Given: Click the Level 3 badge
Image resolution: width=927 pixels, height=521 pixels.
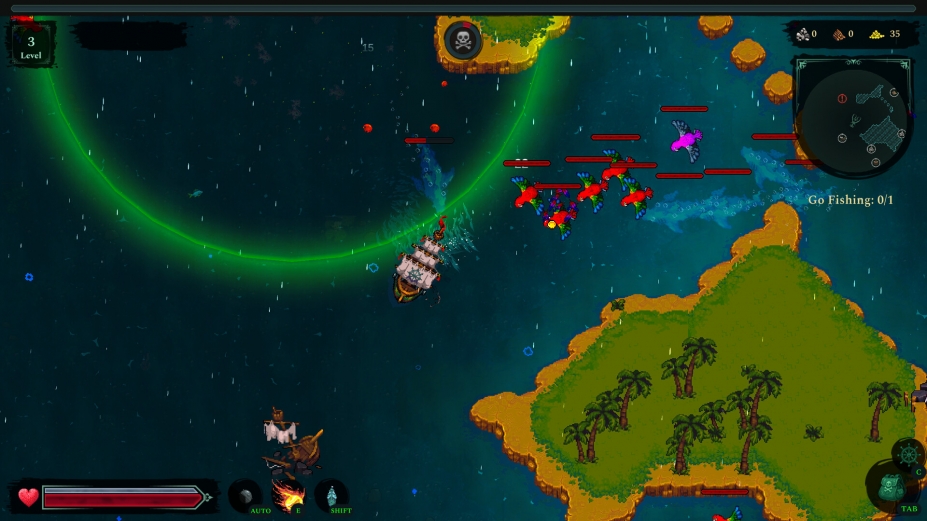Looking at the screenshot, I should pyautogui.click(x=31, y=45).
